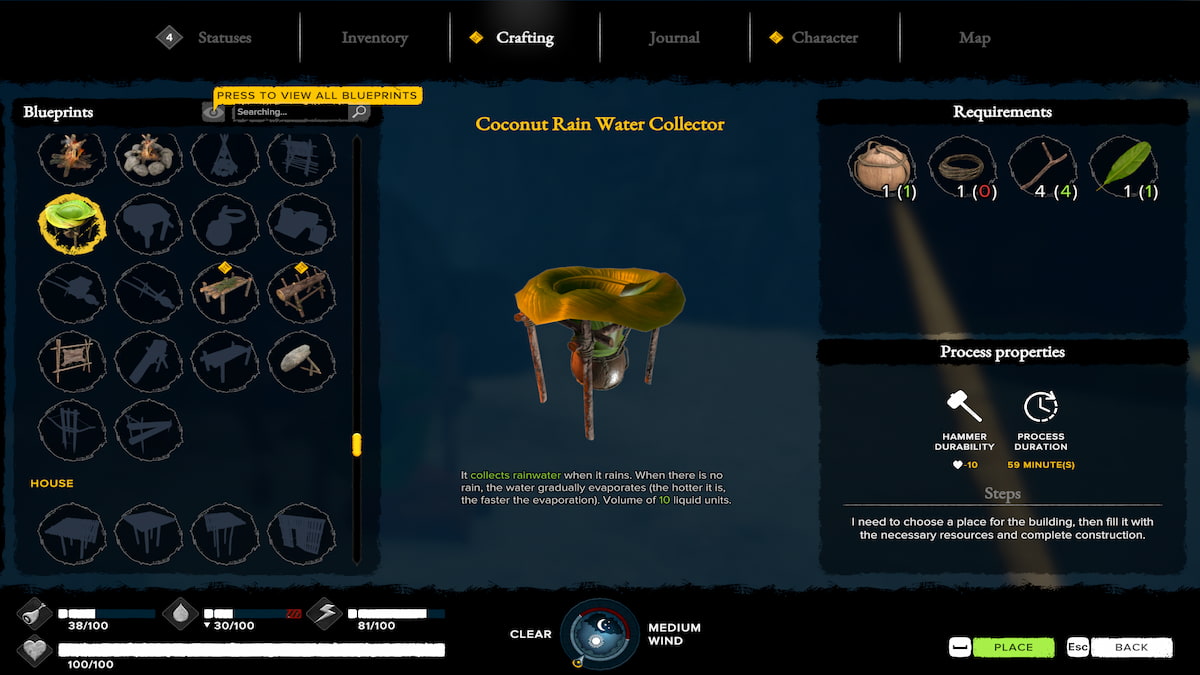The width and height of the screenshot is (1200, 675).
Task: Go to the Character tab
Action: tap(824, 38)
